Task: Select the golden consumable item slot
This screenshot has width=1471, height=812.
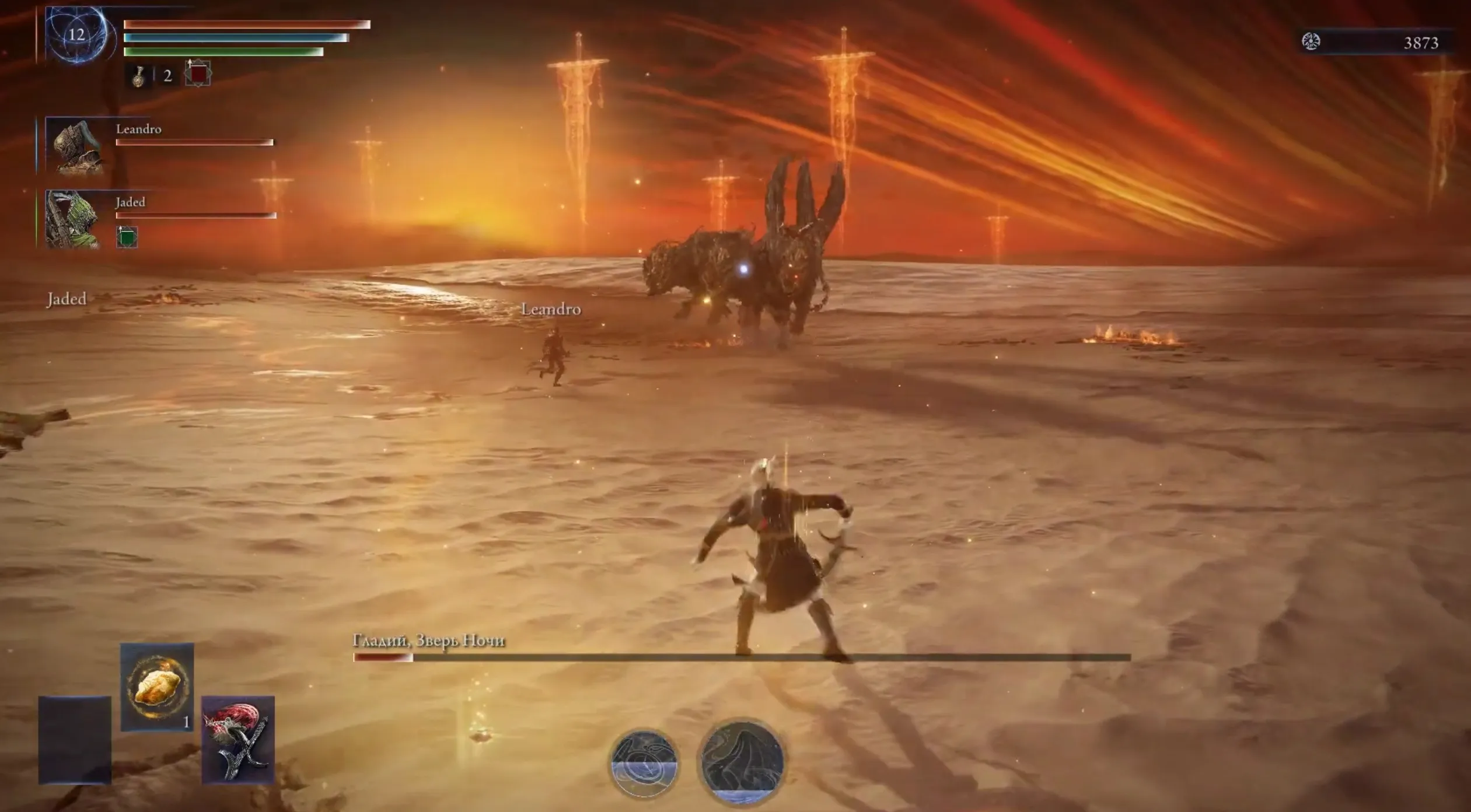Action: tap(156, 687)
